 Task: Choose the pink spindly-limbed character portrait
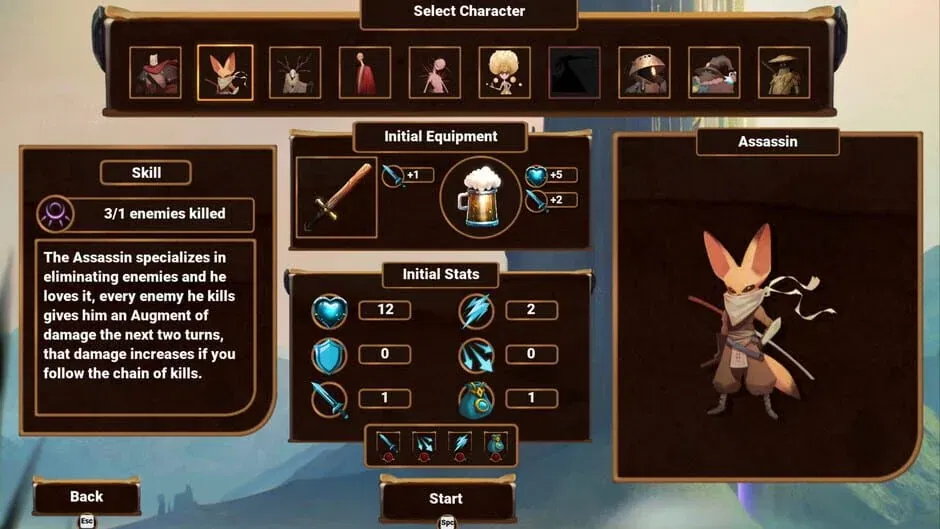(x=435, y=73)
